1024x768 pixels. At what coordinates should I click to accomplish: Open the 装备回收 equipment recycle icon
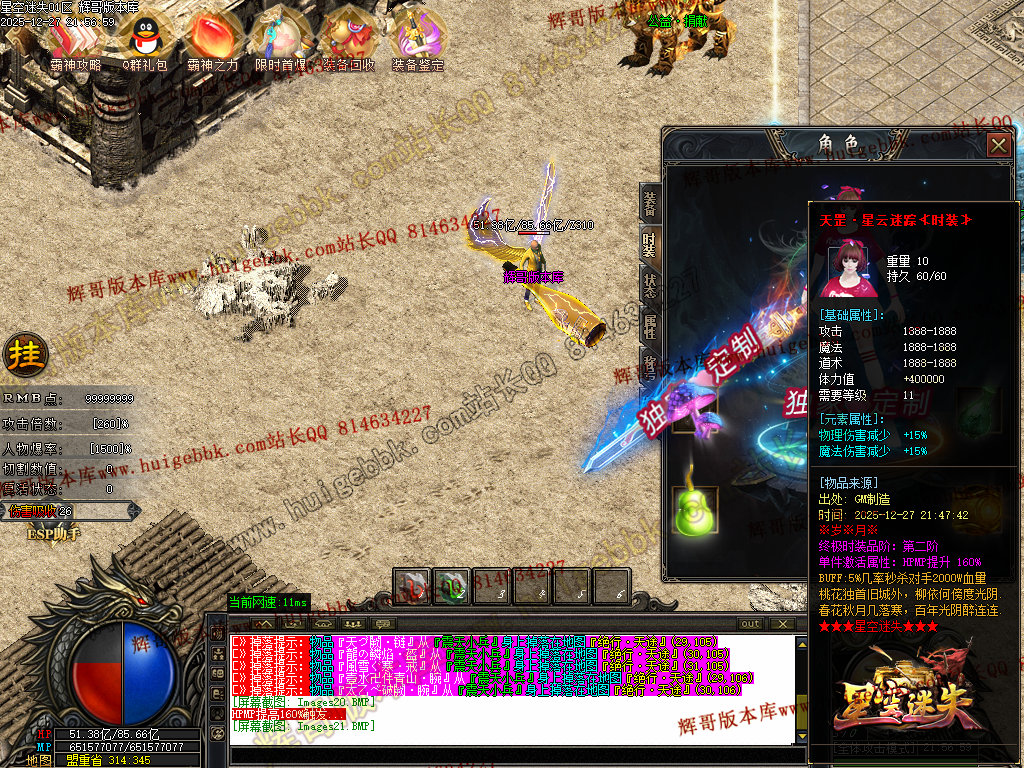click(348, 41)
